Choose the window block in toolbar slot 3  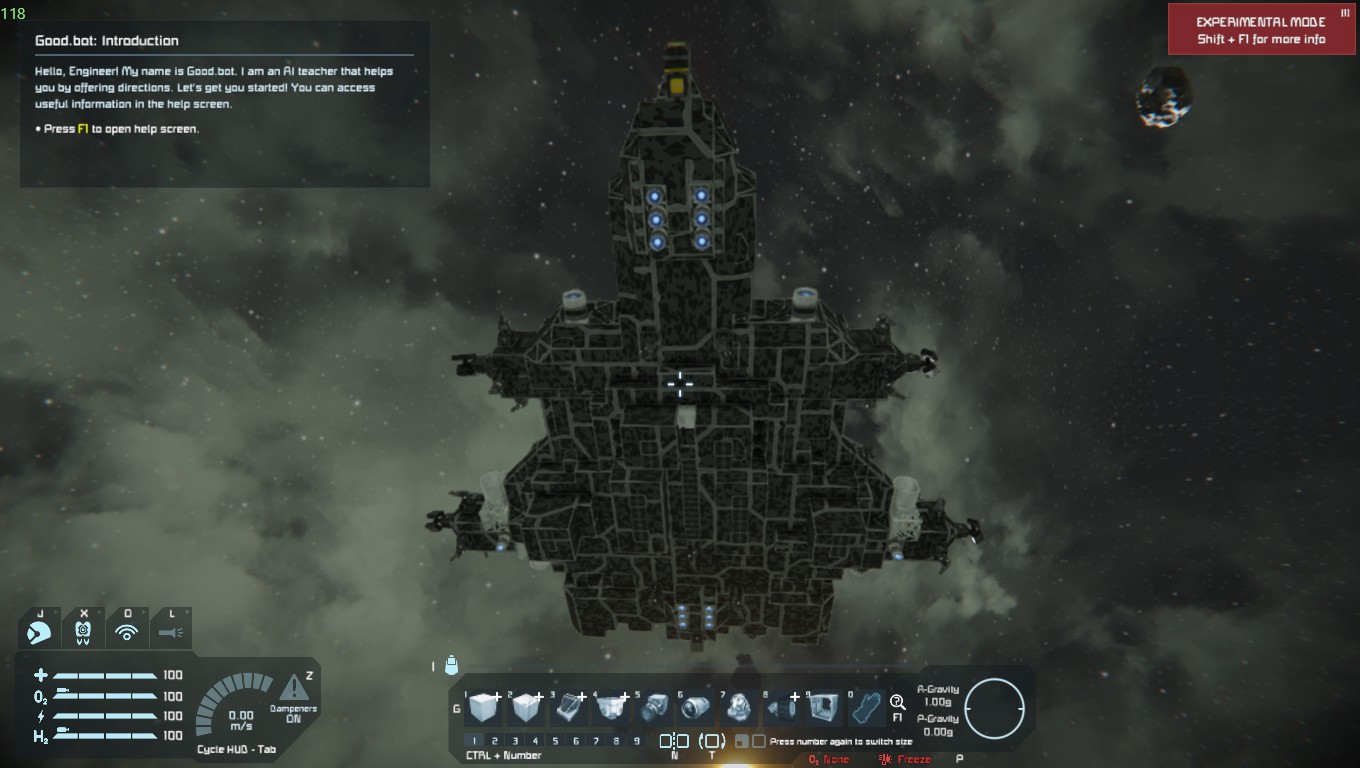coord(570,708)
